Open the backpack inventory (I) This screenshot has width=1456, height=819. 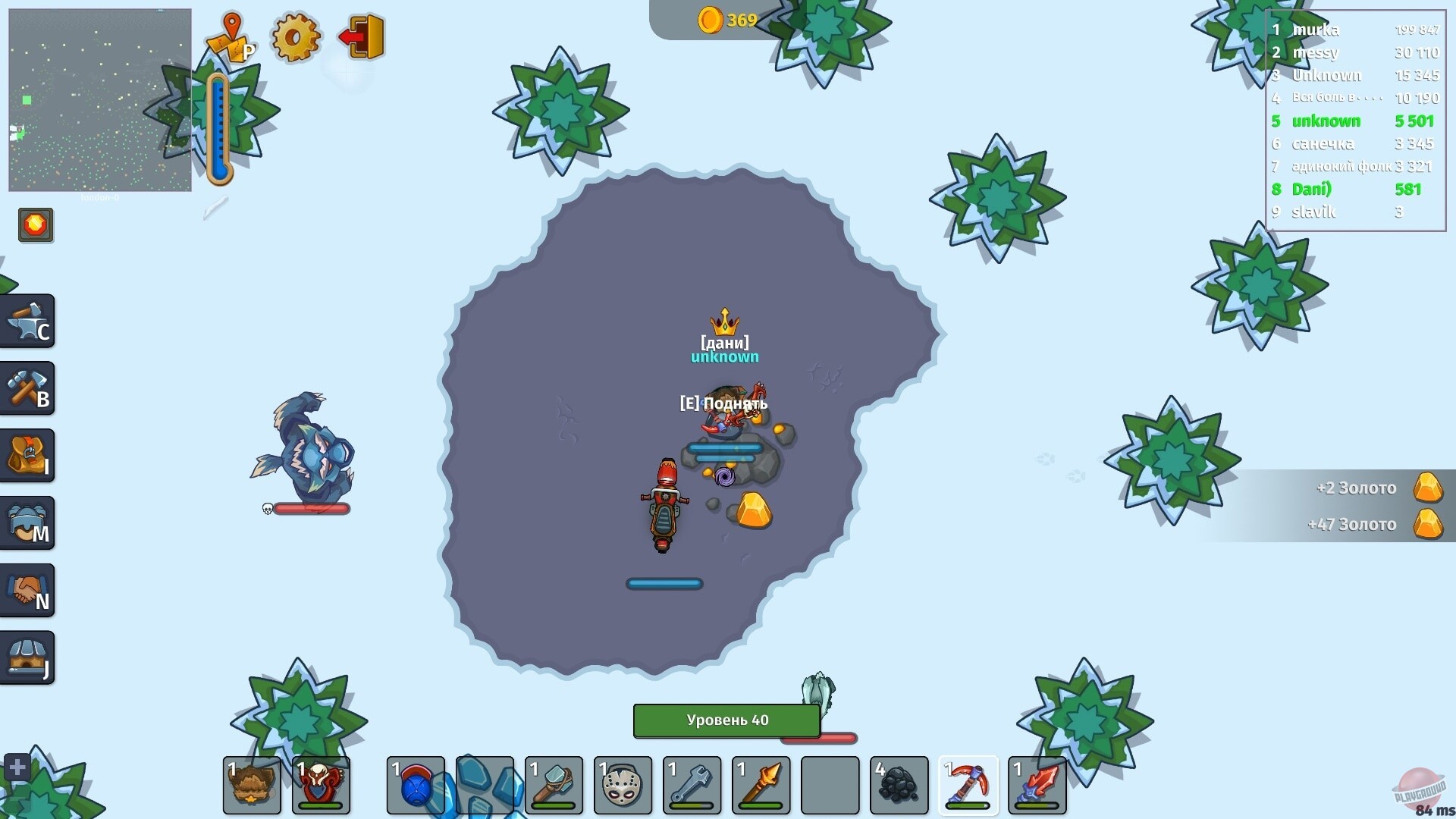pos(28,456)
